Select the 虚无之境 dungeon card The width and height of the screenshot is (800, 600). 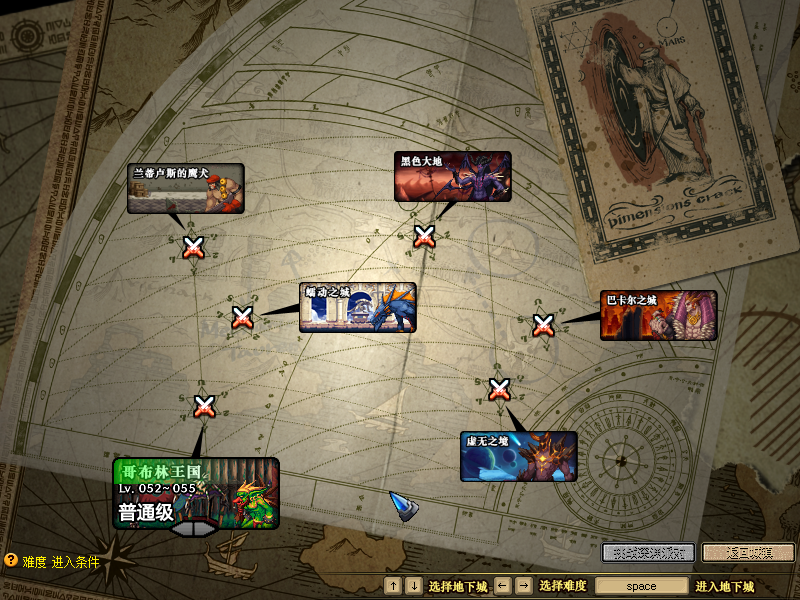click(x=518, y=456)
